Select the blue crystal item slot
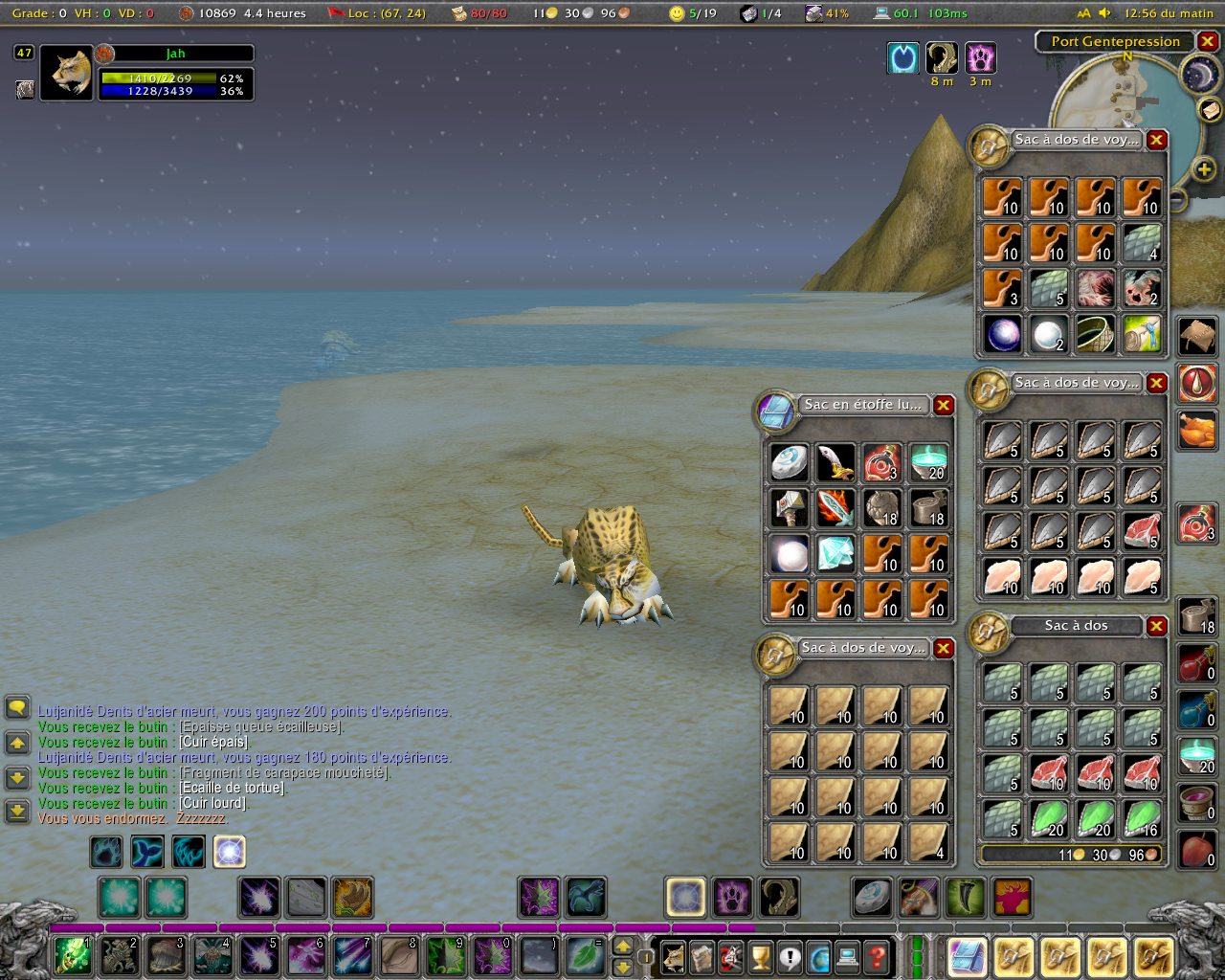Screen dimensions: 1225x980 pyautogui.click(x=835, y=554)
